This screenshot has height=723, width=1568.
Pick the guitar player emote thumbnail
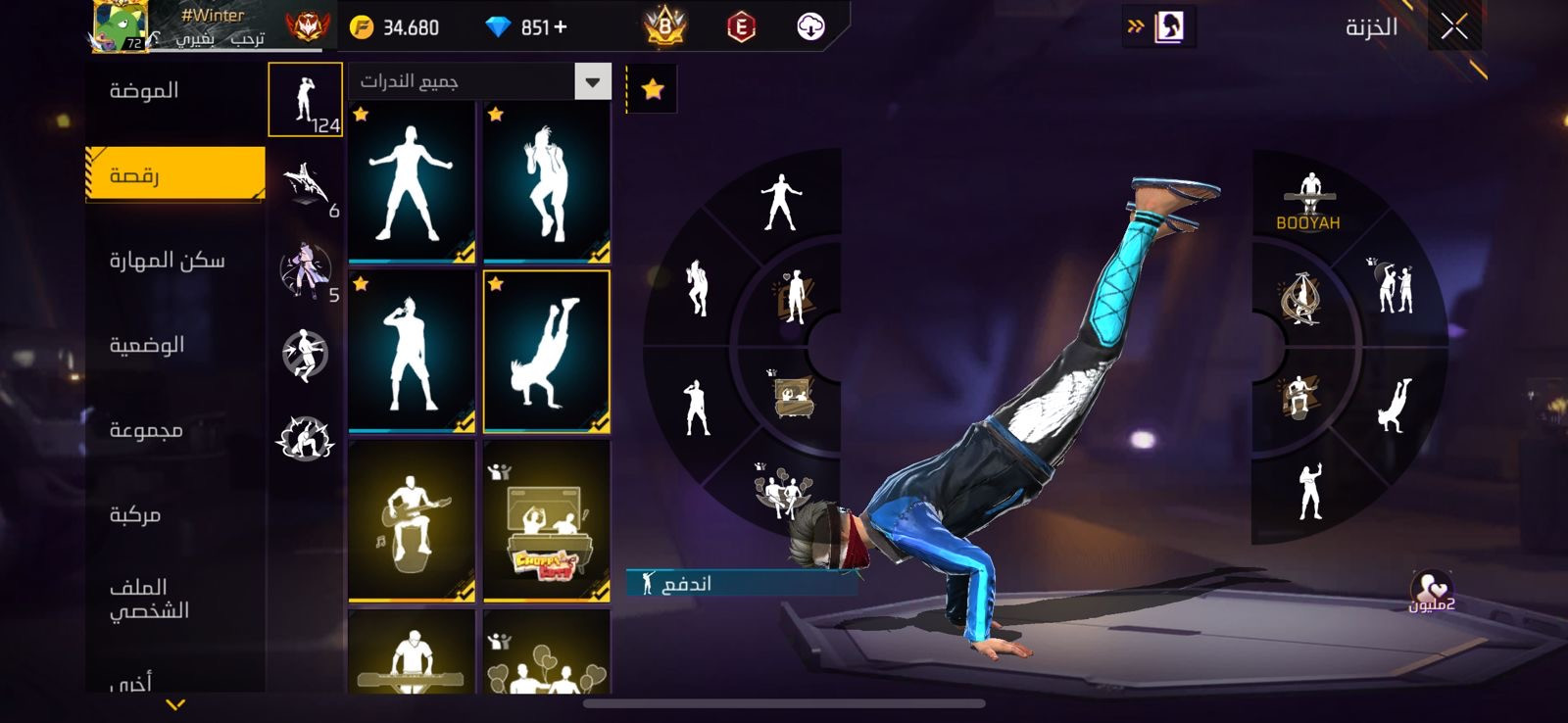coord(412,520)
